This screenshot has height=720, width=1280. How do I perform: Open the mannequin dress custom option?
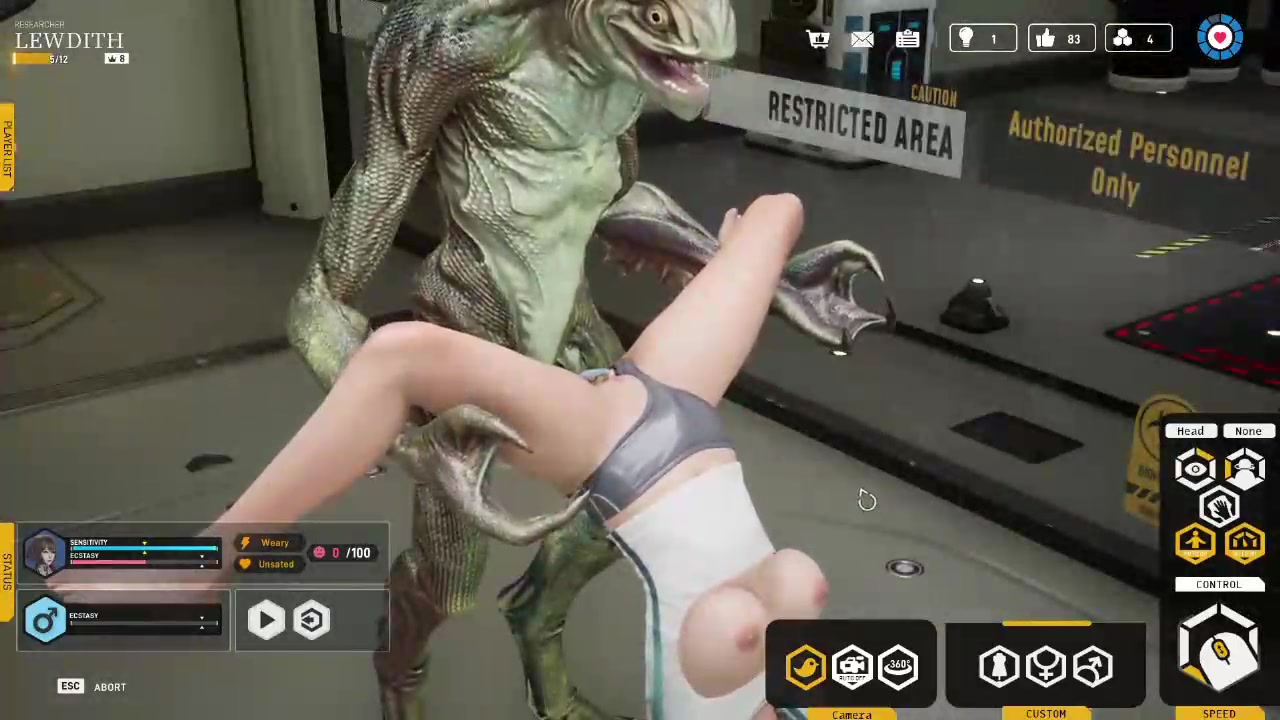(x=999, y=666)
